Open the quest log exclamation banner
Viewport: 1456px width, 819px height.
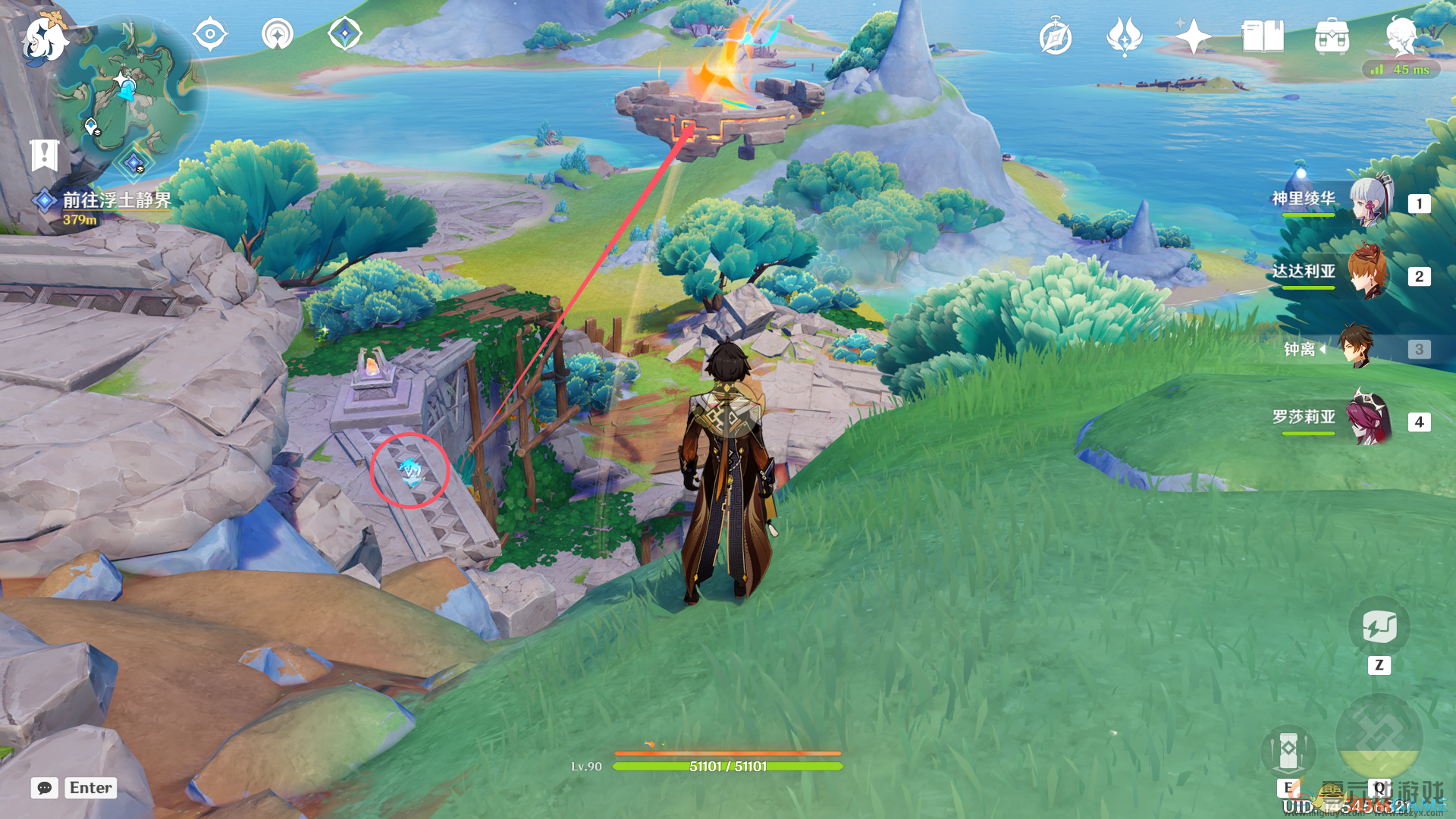tap(45, 155)
